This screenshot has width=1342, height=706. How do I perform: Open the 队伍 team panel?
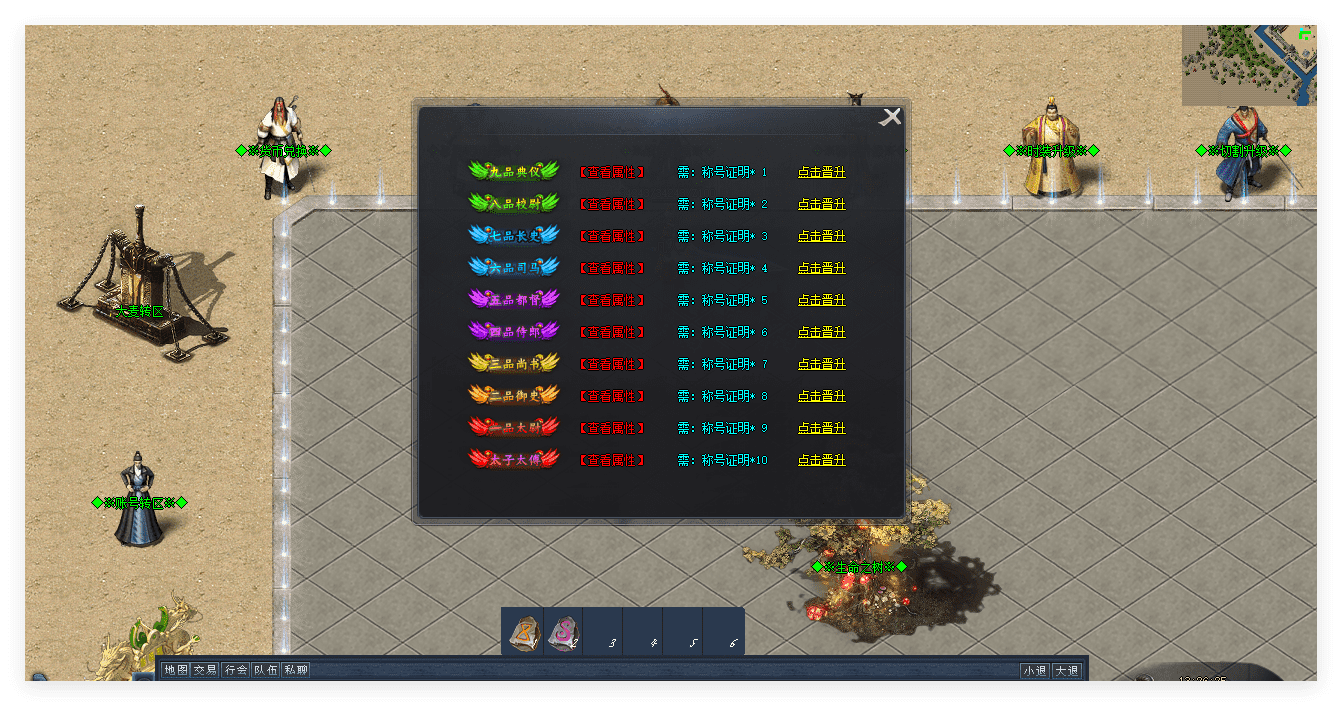[265, 670]
